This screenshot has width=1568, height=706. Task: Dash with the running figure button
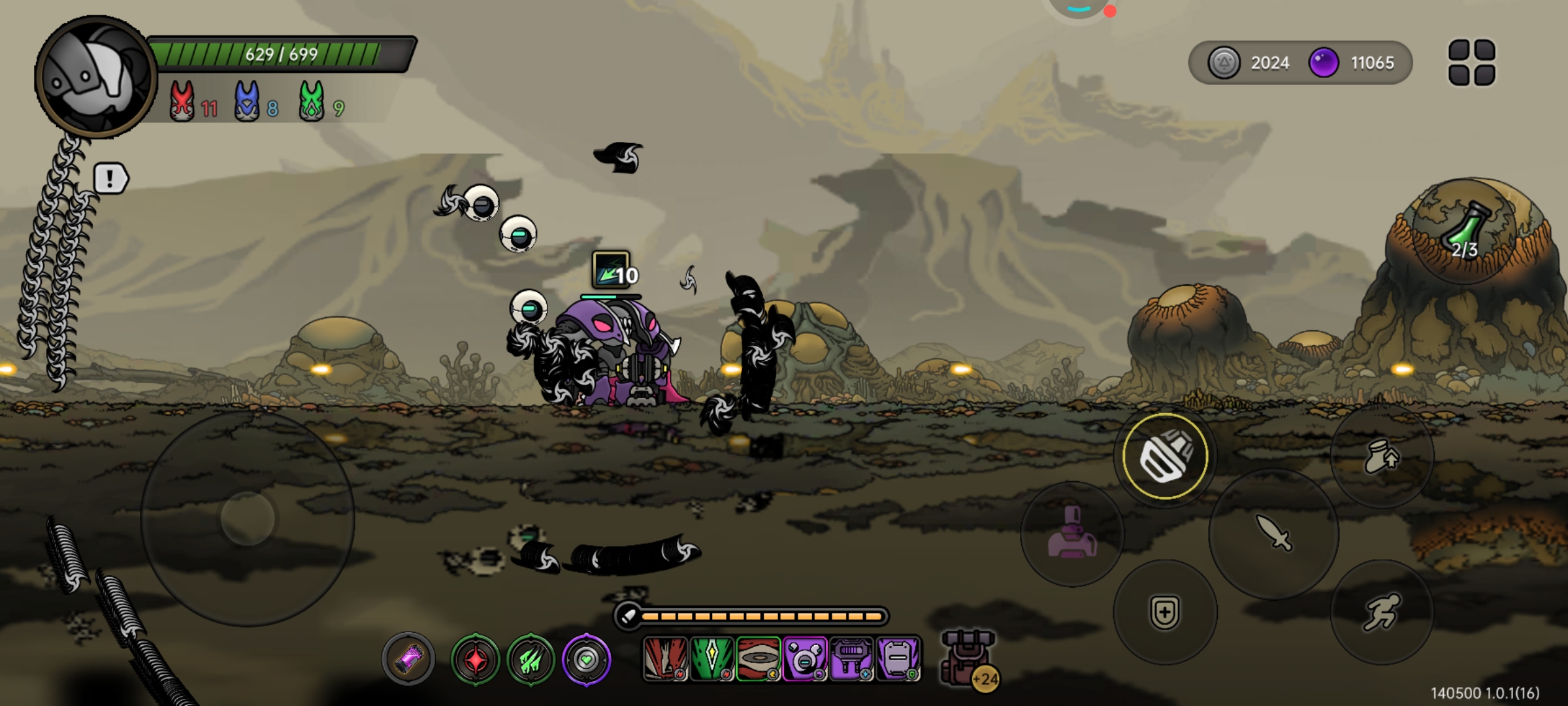coord(1381,612)
